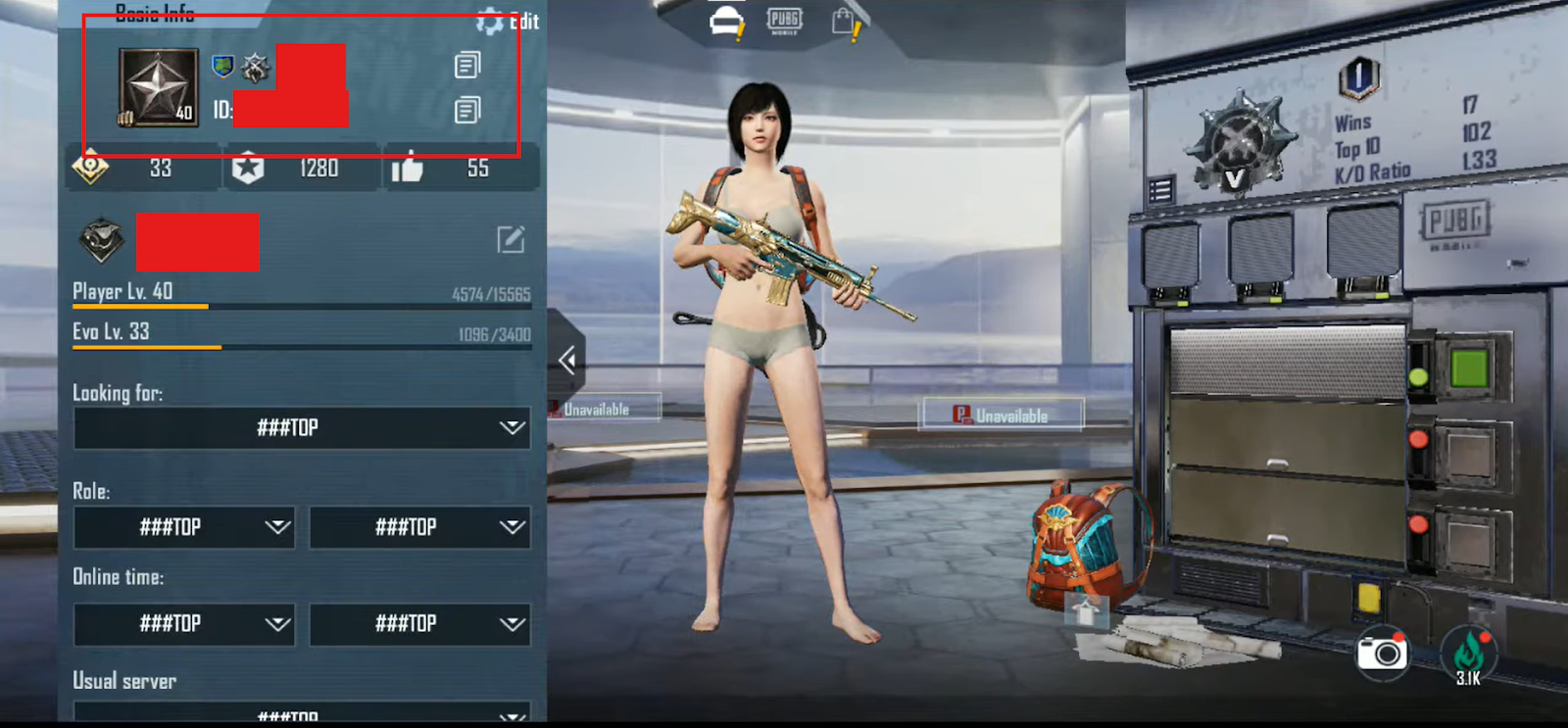Click the pencil edit icon beside clan

511,239
